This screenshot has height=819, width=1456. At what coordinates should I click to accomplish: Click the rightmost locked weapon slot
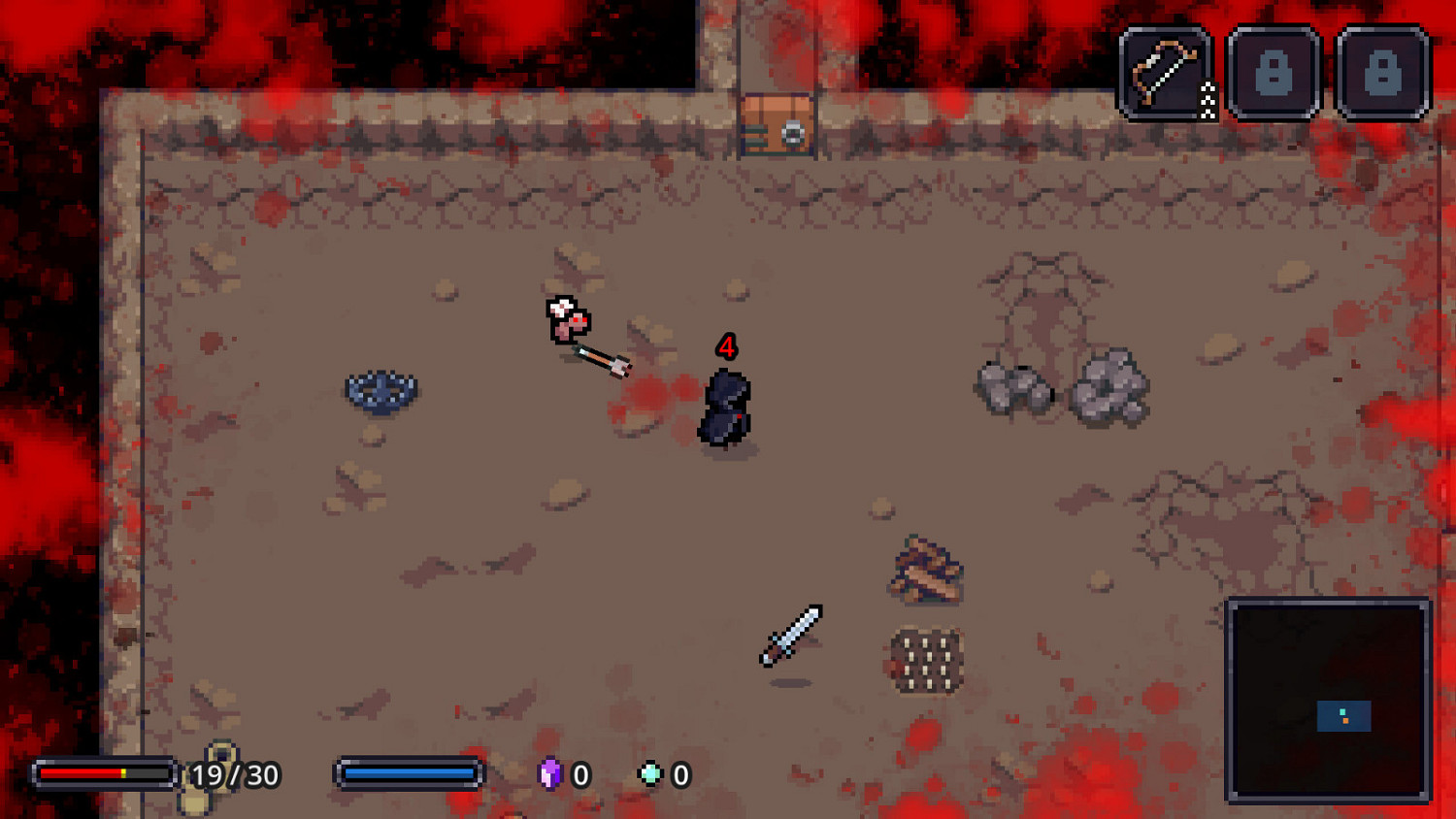click(x=1382, y=73)
